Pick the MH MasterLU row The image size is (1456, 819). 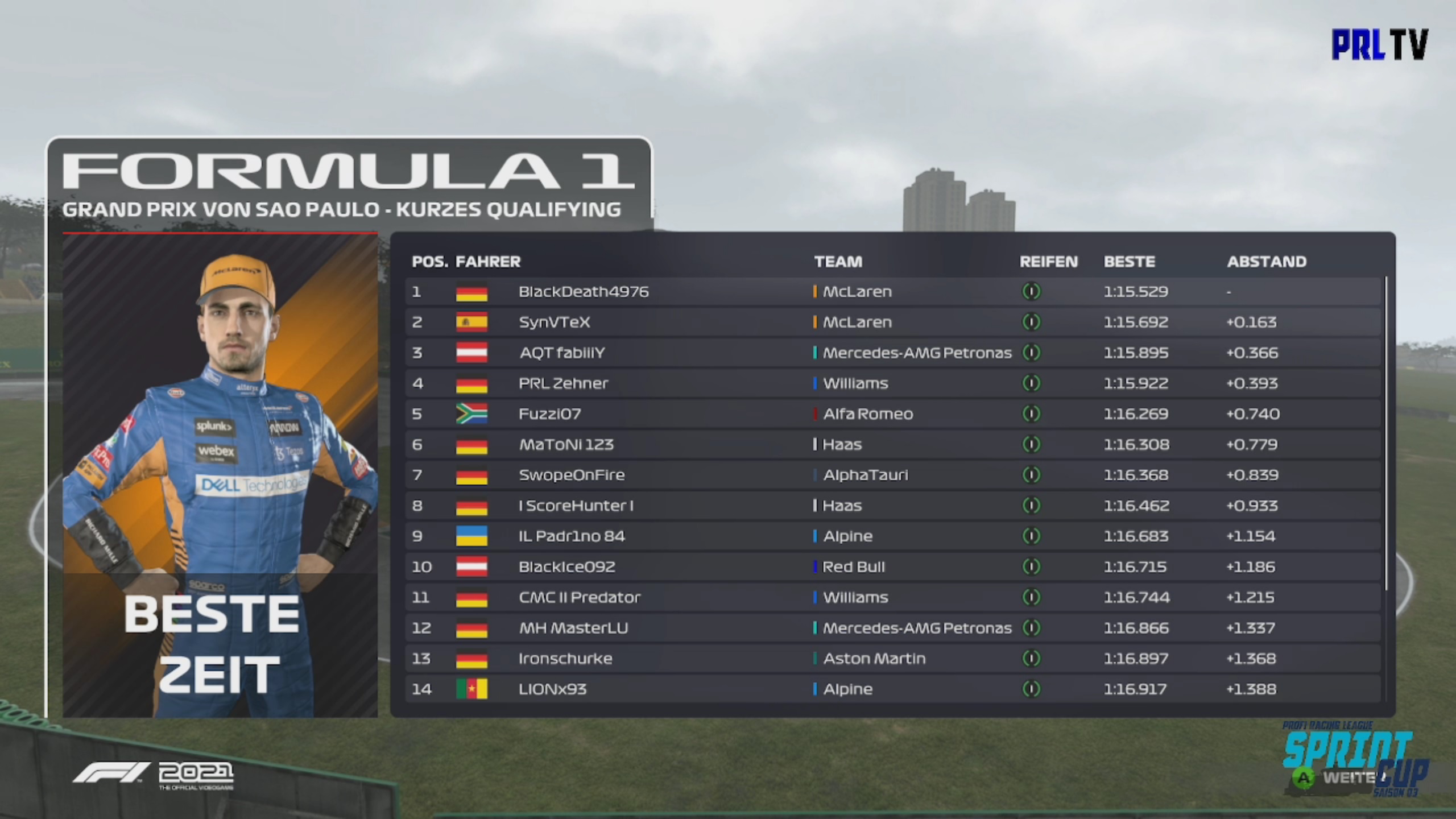(893, 628)
